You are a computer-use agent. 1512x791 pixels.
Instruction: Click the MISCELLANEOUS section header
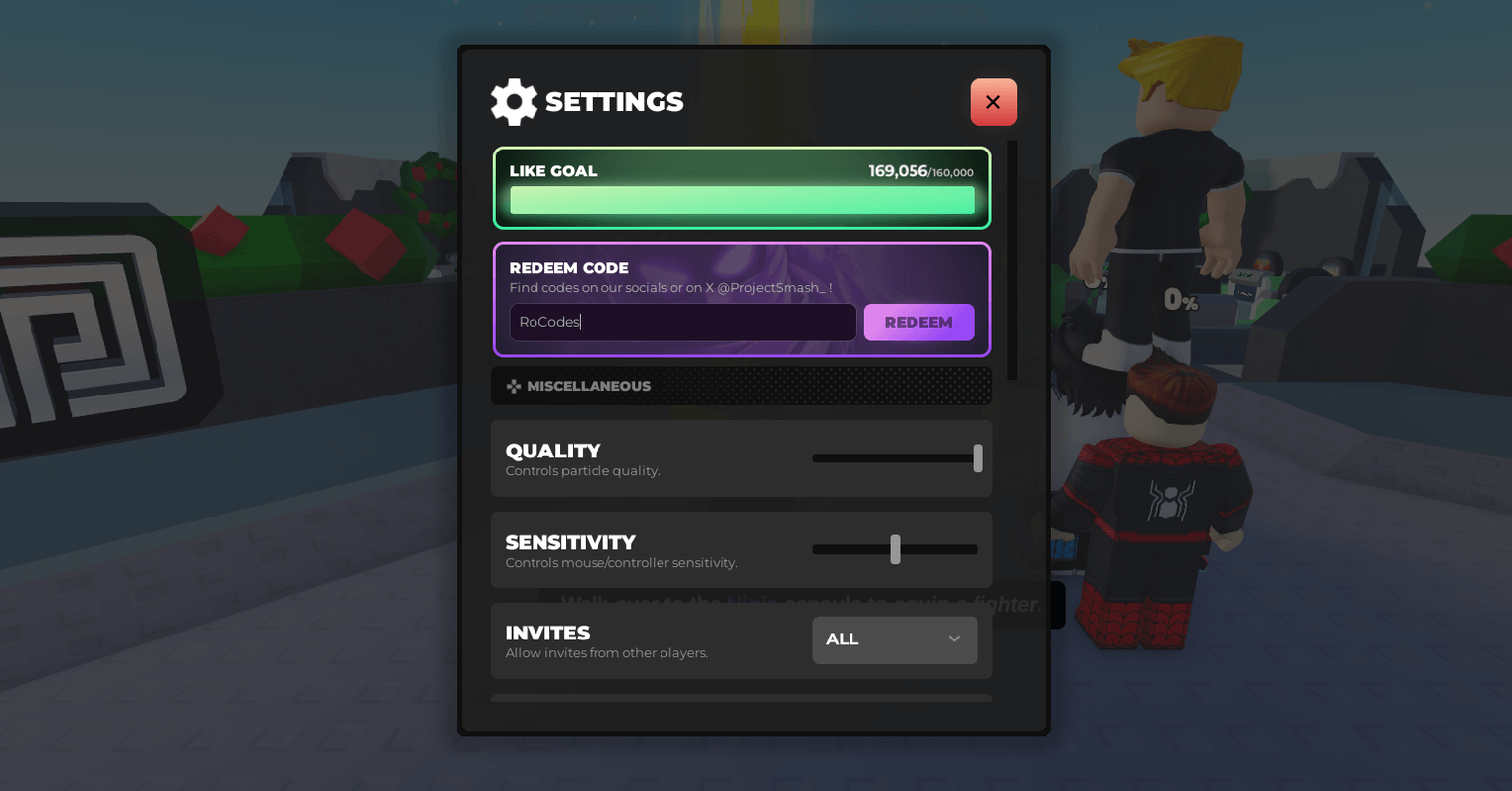pyautogui.click(x=742, y=386)
